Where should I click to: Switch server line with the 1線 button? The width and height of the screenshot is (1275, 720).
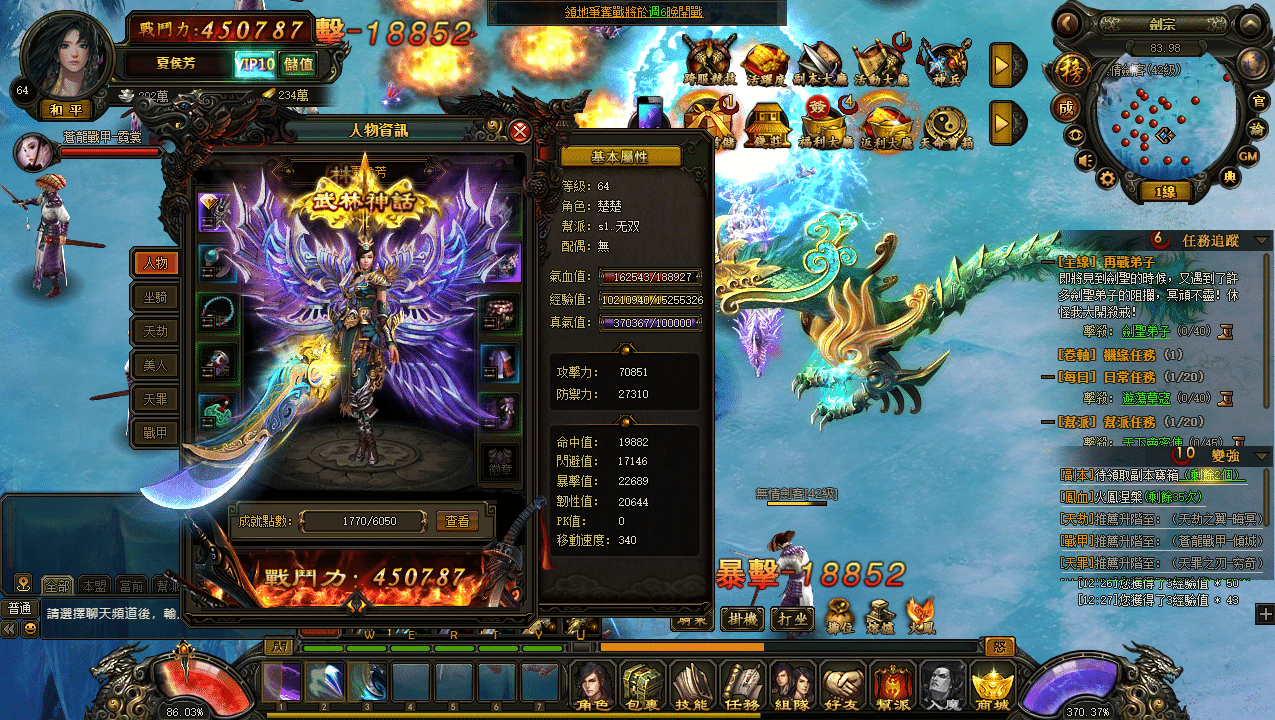(1164, 192)
